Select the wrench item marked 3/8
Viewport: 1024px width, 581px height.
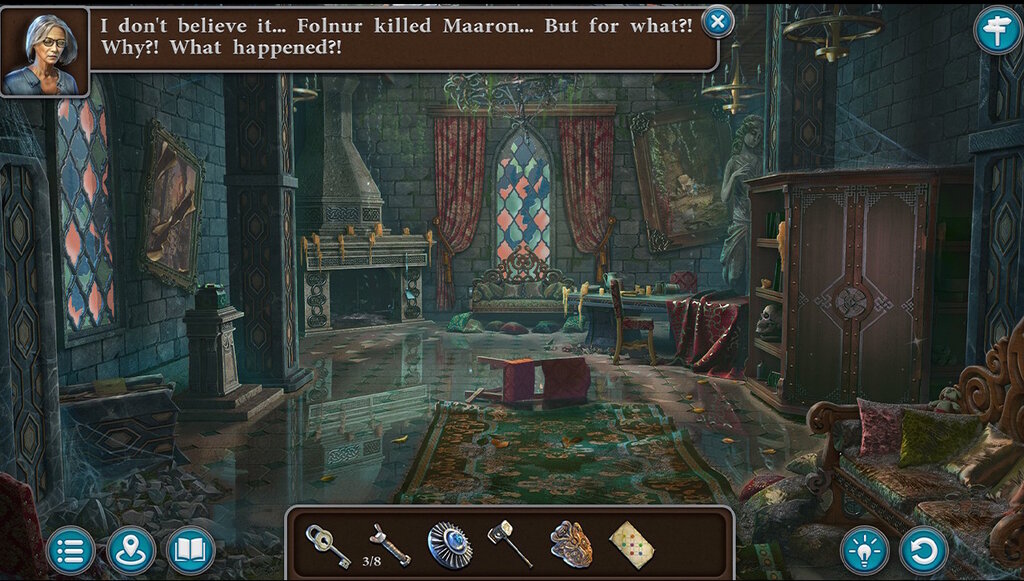pos(388,545)
